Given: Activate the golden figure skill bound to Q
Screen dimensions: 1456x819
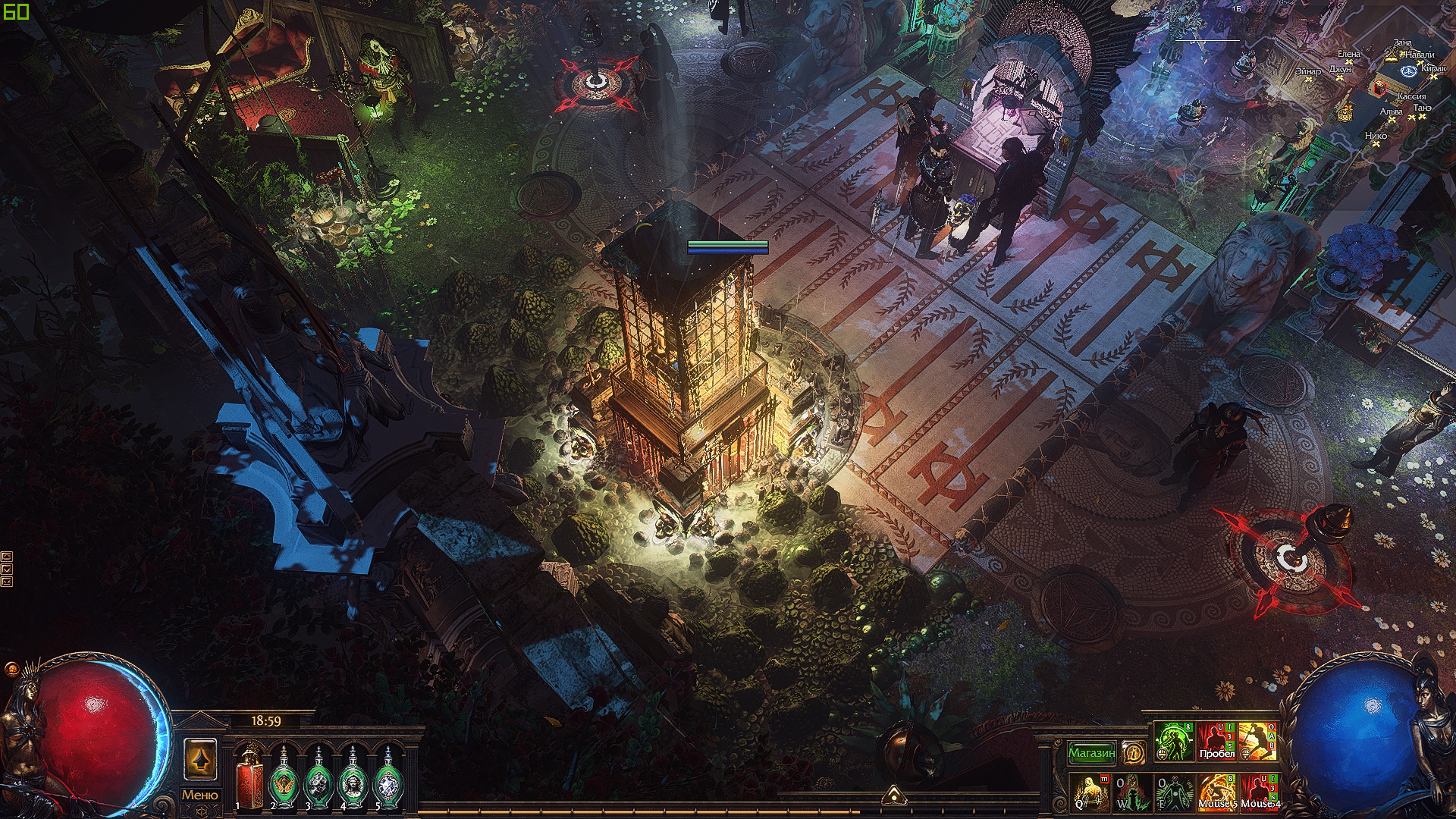Looking at the screenshot, I should click(1090, 792).
